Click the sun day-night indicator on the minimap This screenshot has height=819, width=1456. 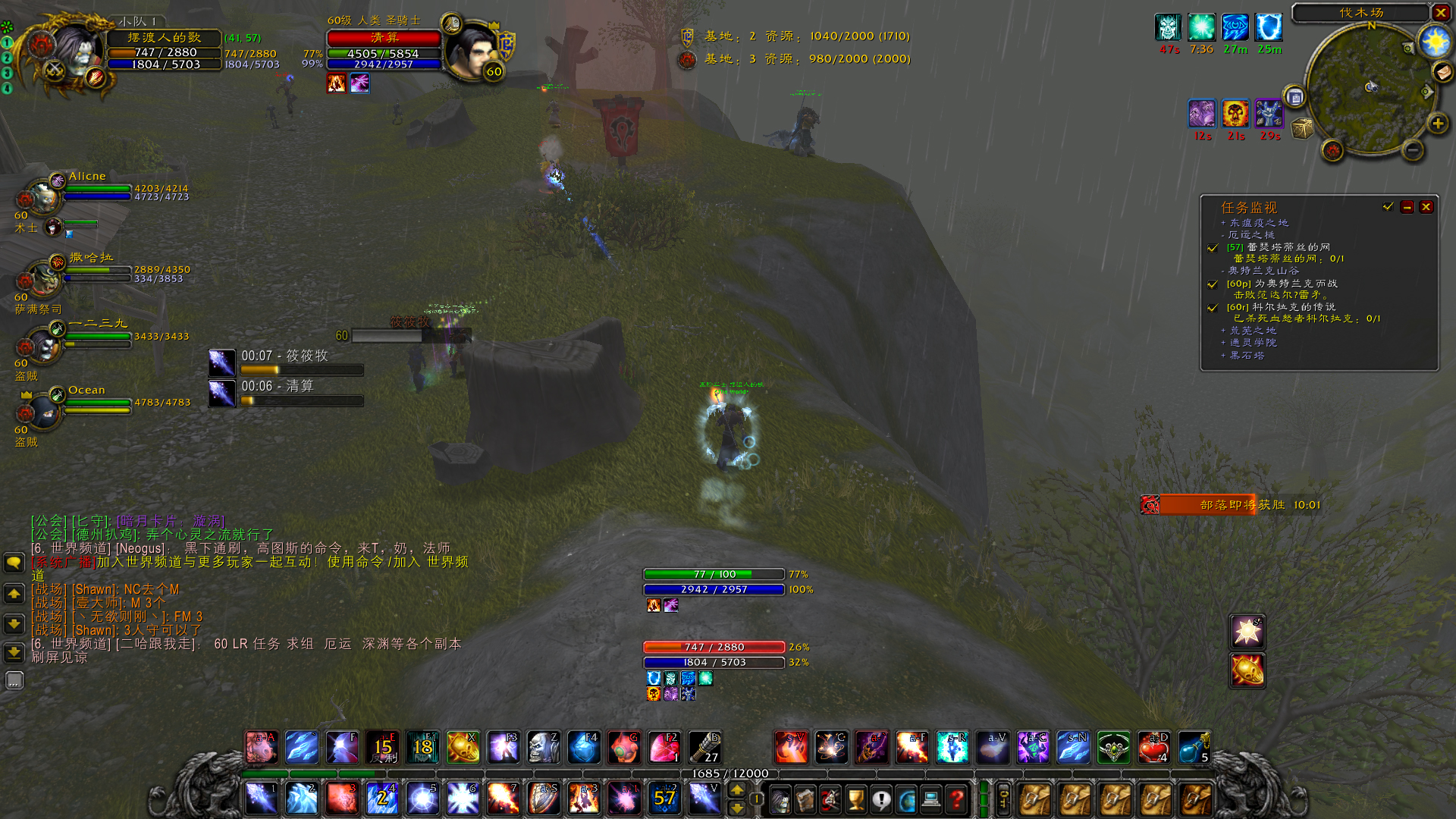(x=1435, y=42)
